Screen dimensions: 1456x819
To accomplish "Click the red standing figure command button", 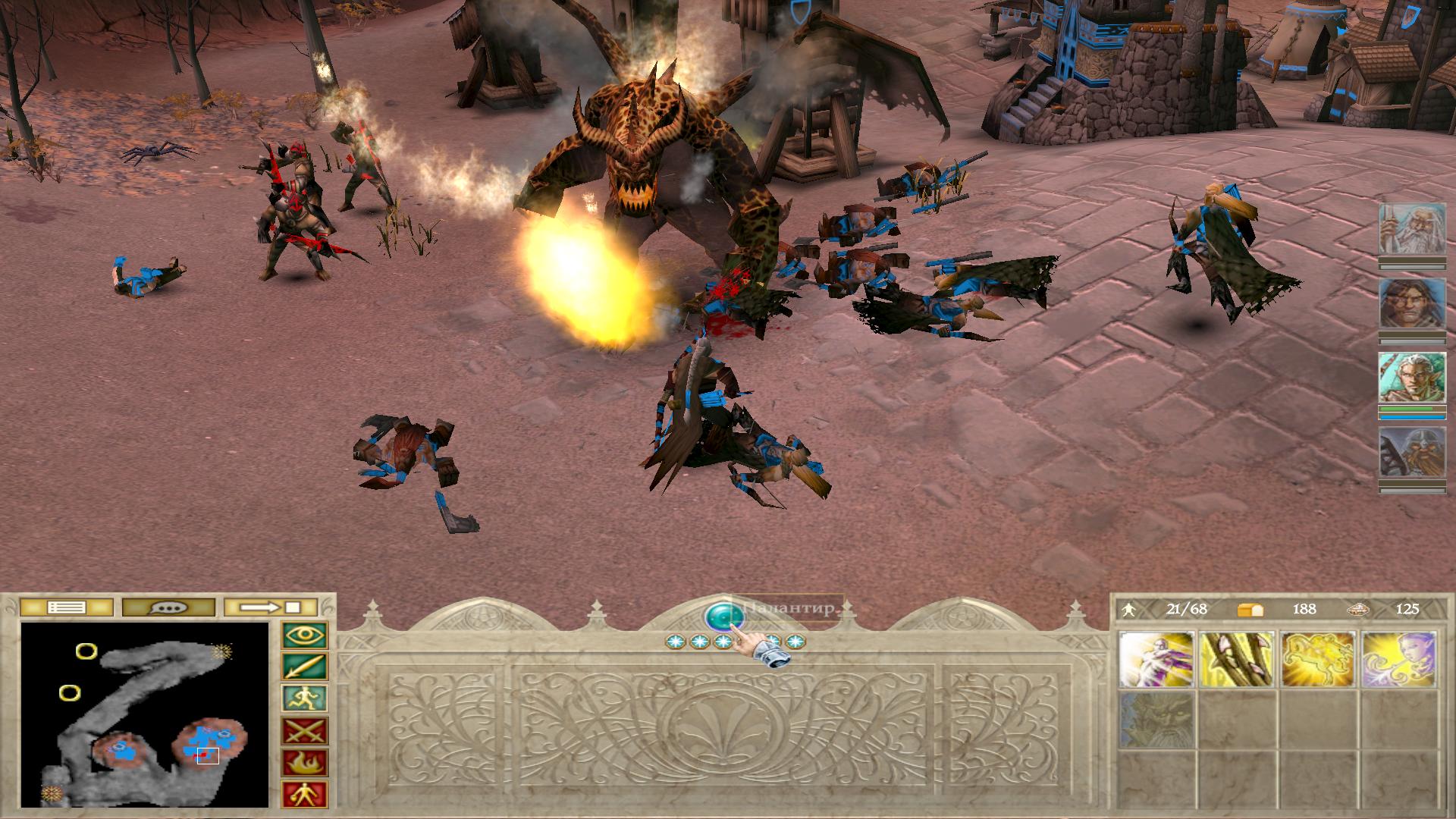I will pos(305,795).
